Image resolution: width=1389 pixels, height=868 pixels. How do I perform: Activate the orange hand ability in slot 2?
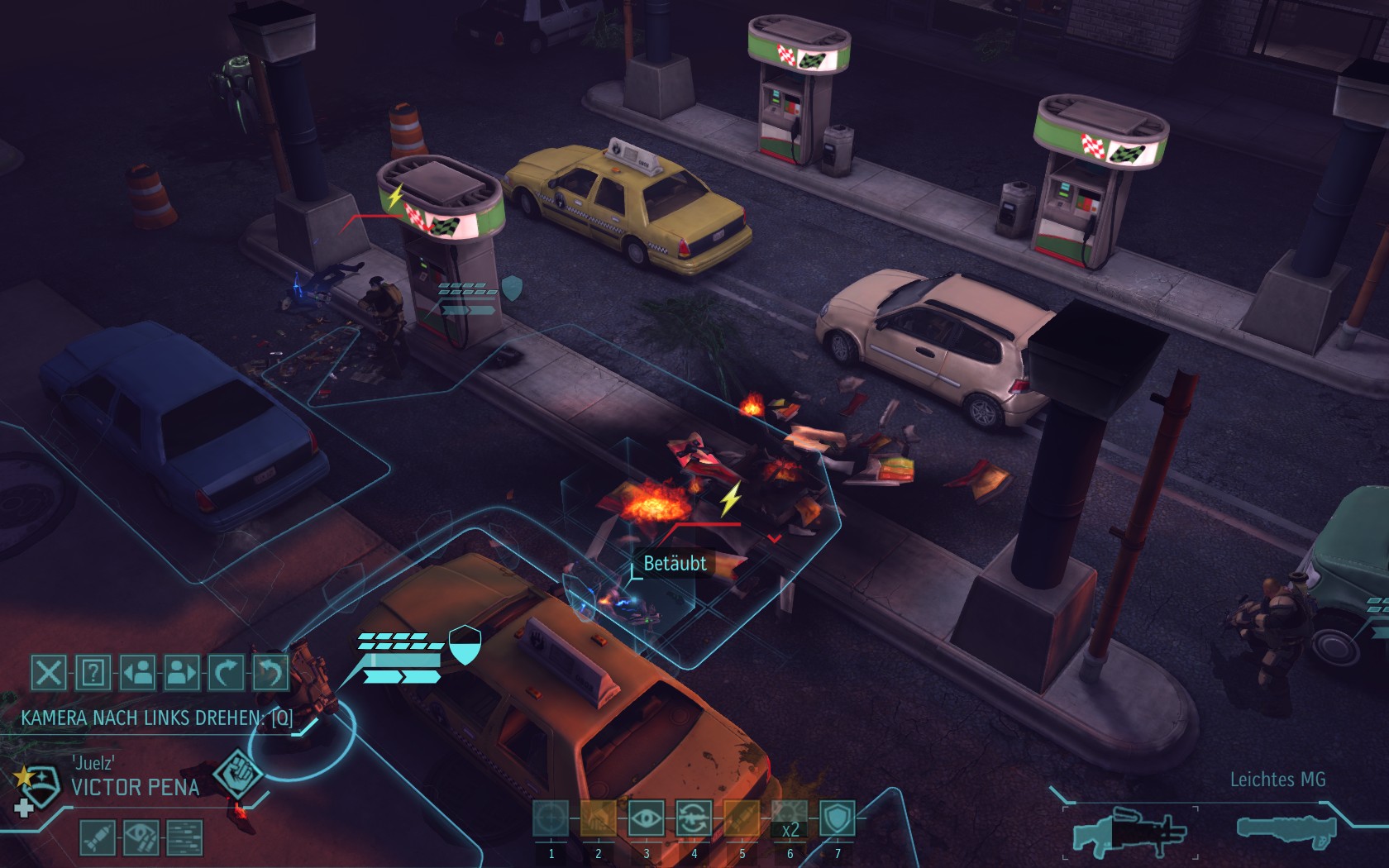[598, 819]
